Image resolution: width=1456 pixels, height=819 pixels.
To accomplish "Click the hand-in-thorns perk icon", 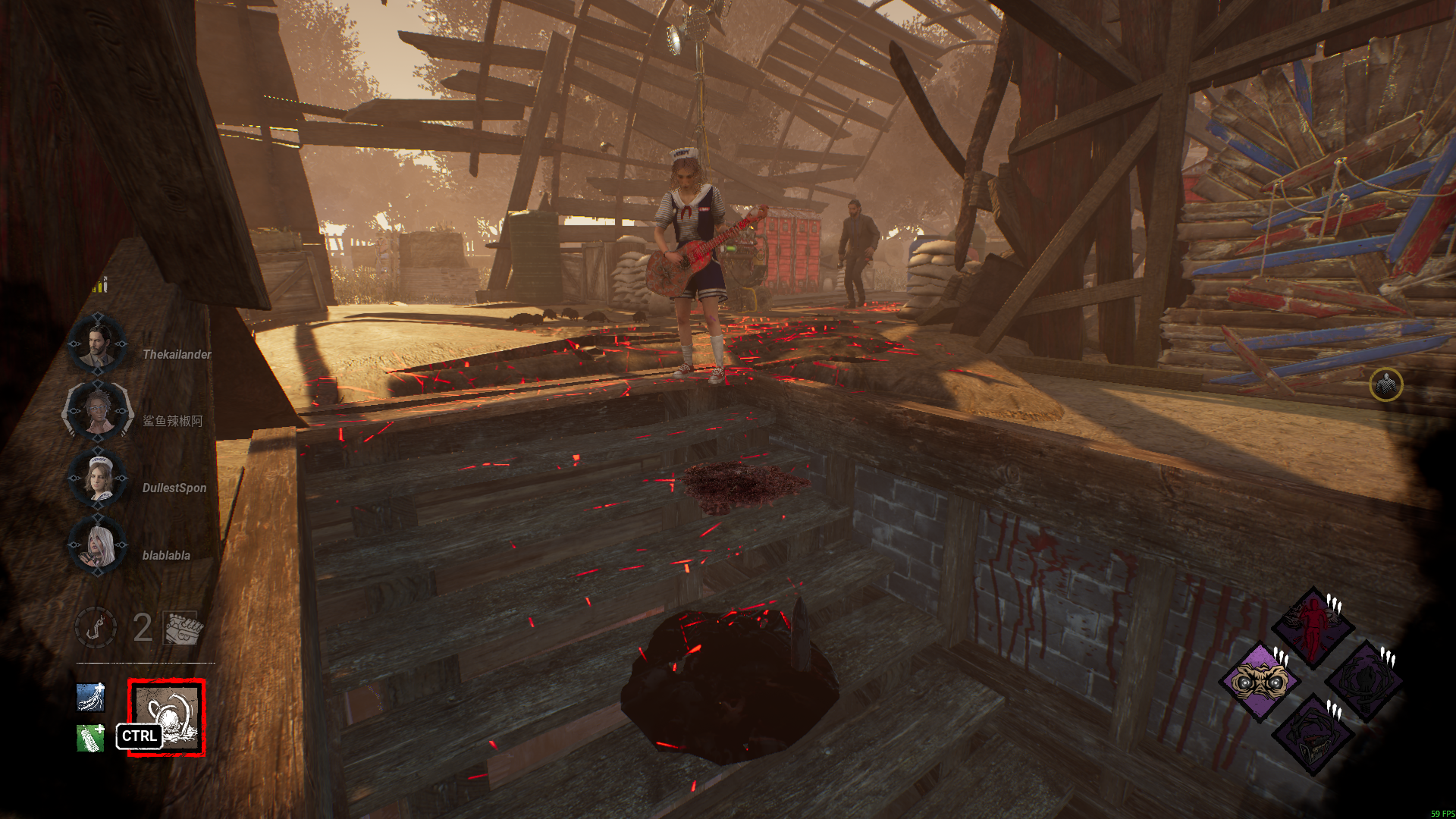I will click(x=1365, y=681).
